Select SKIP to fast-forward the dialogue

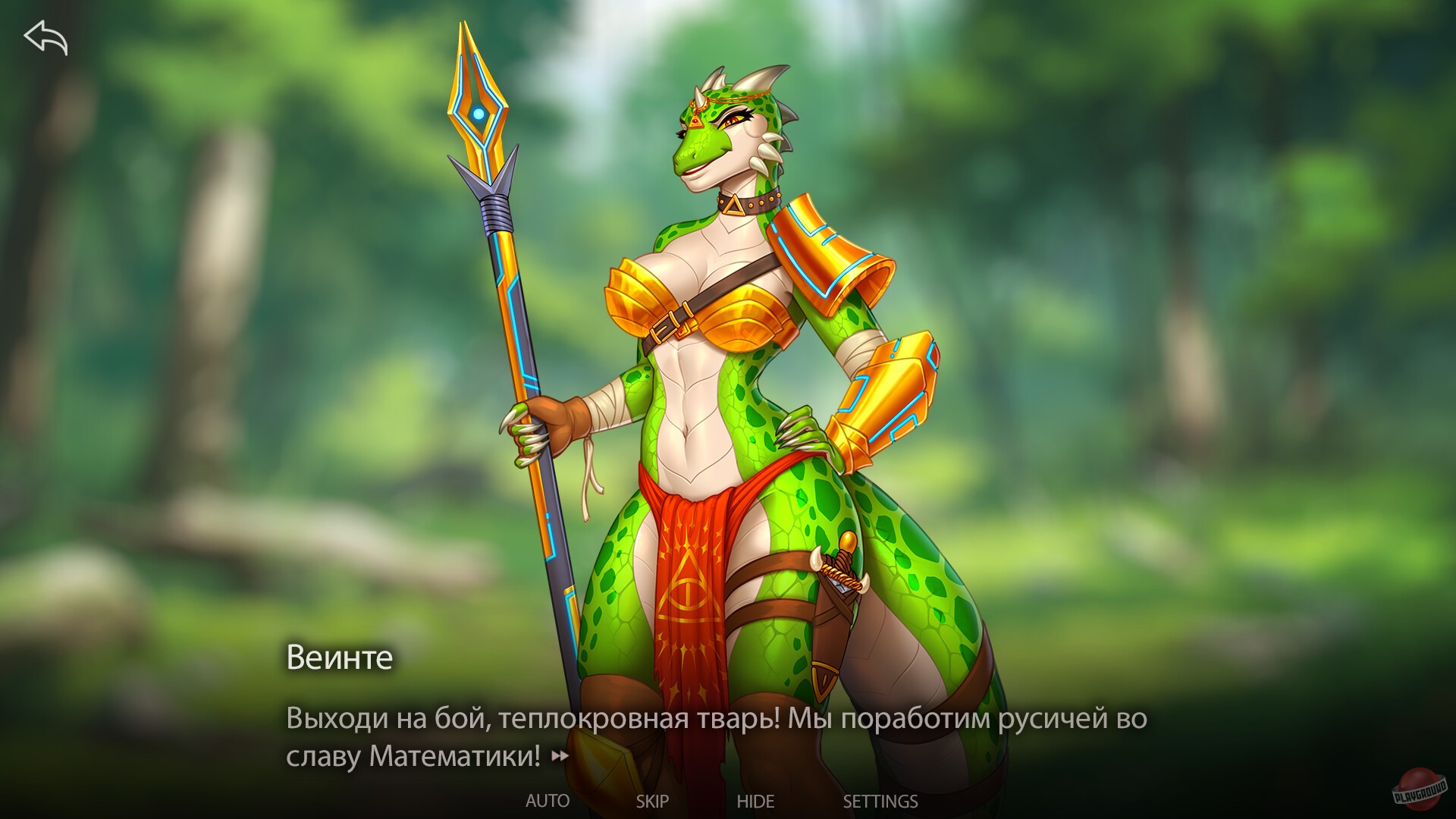653,800
